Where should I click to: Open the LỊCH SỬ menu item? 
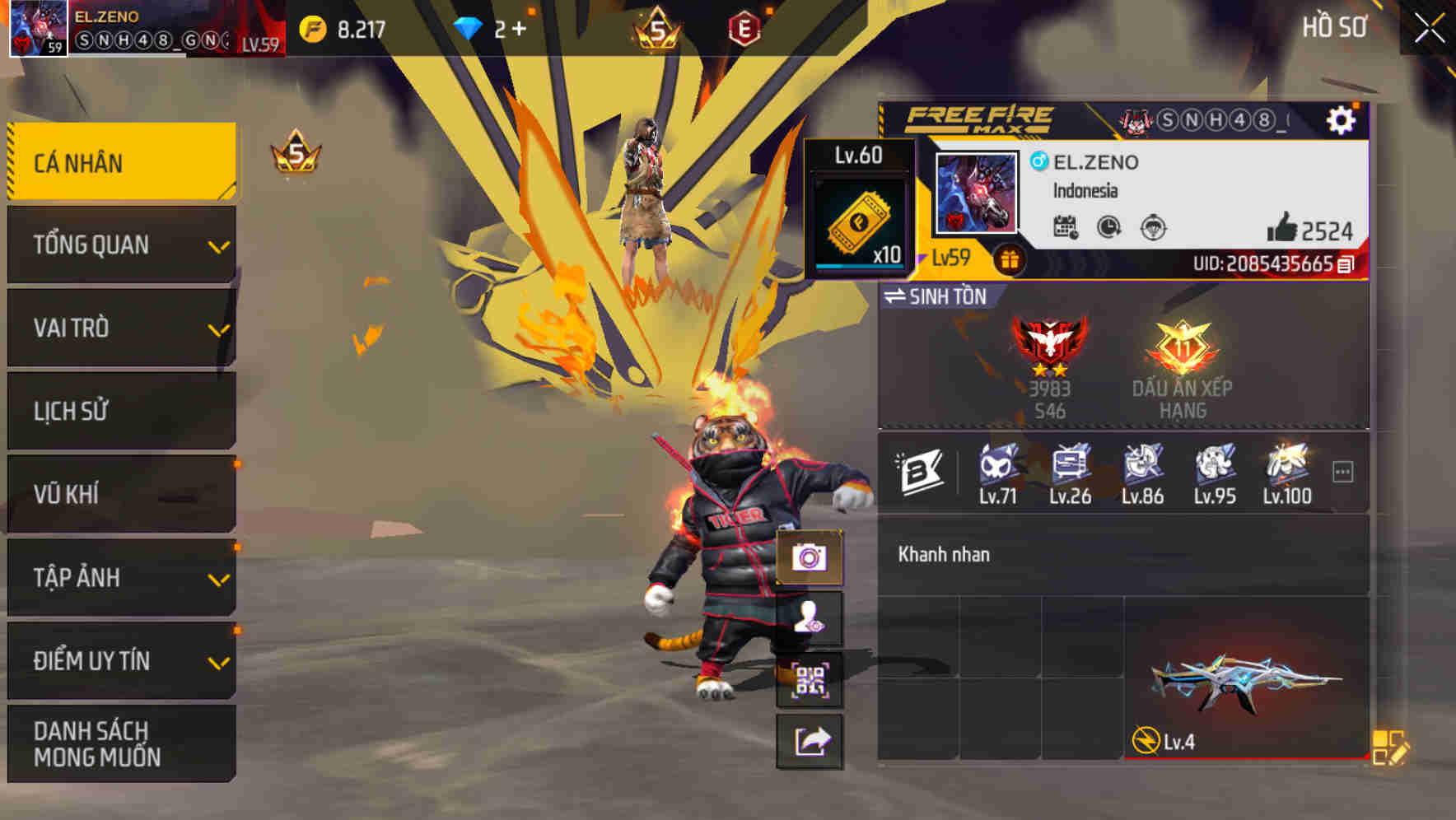point(120,411)
